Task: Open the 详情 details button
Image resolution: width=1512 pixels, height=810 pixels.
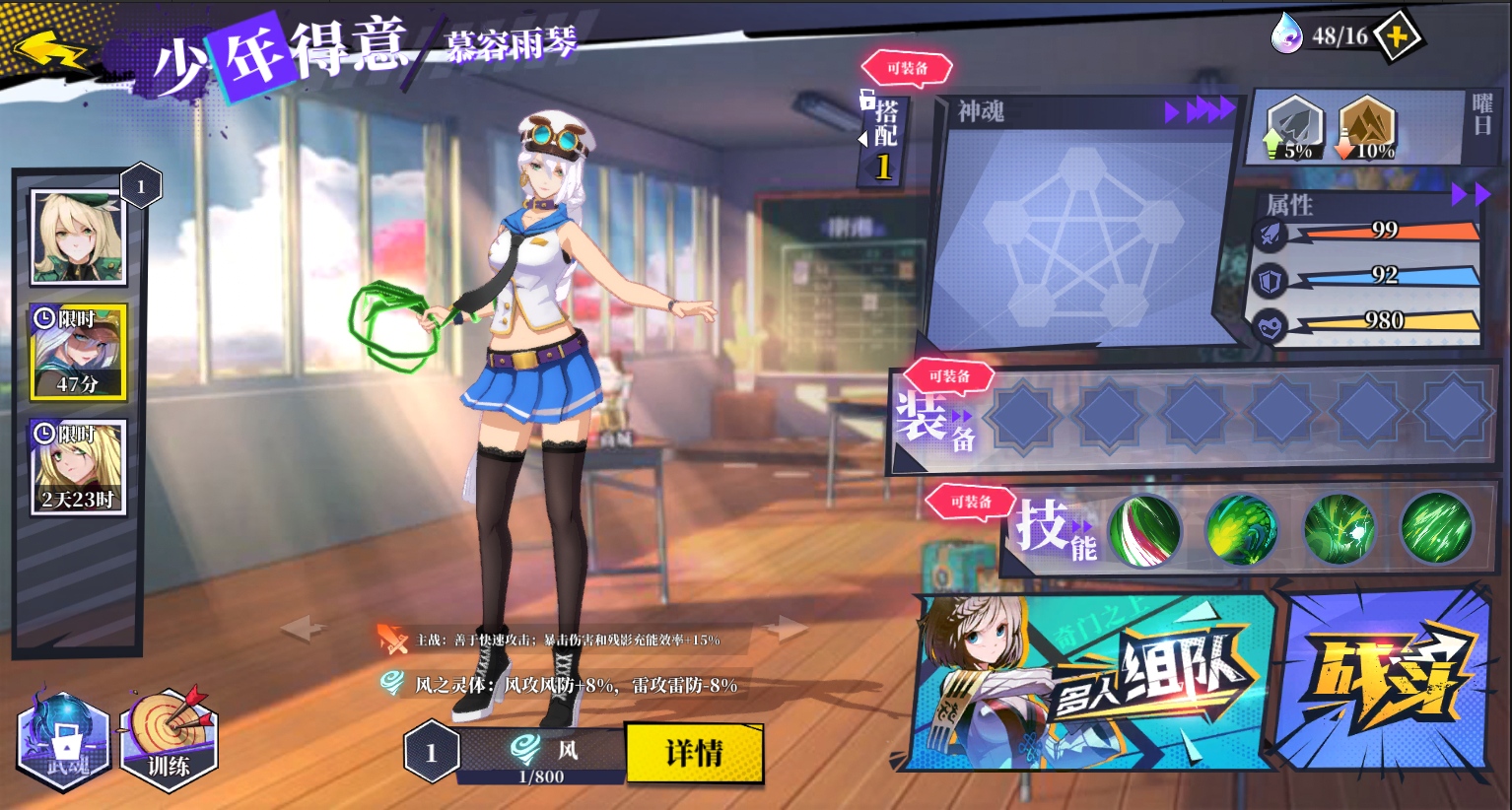Action: (x=694, y=754)
